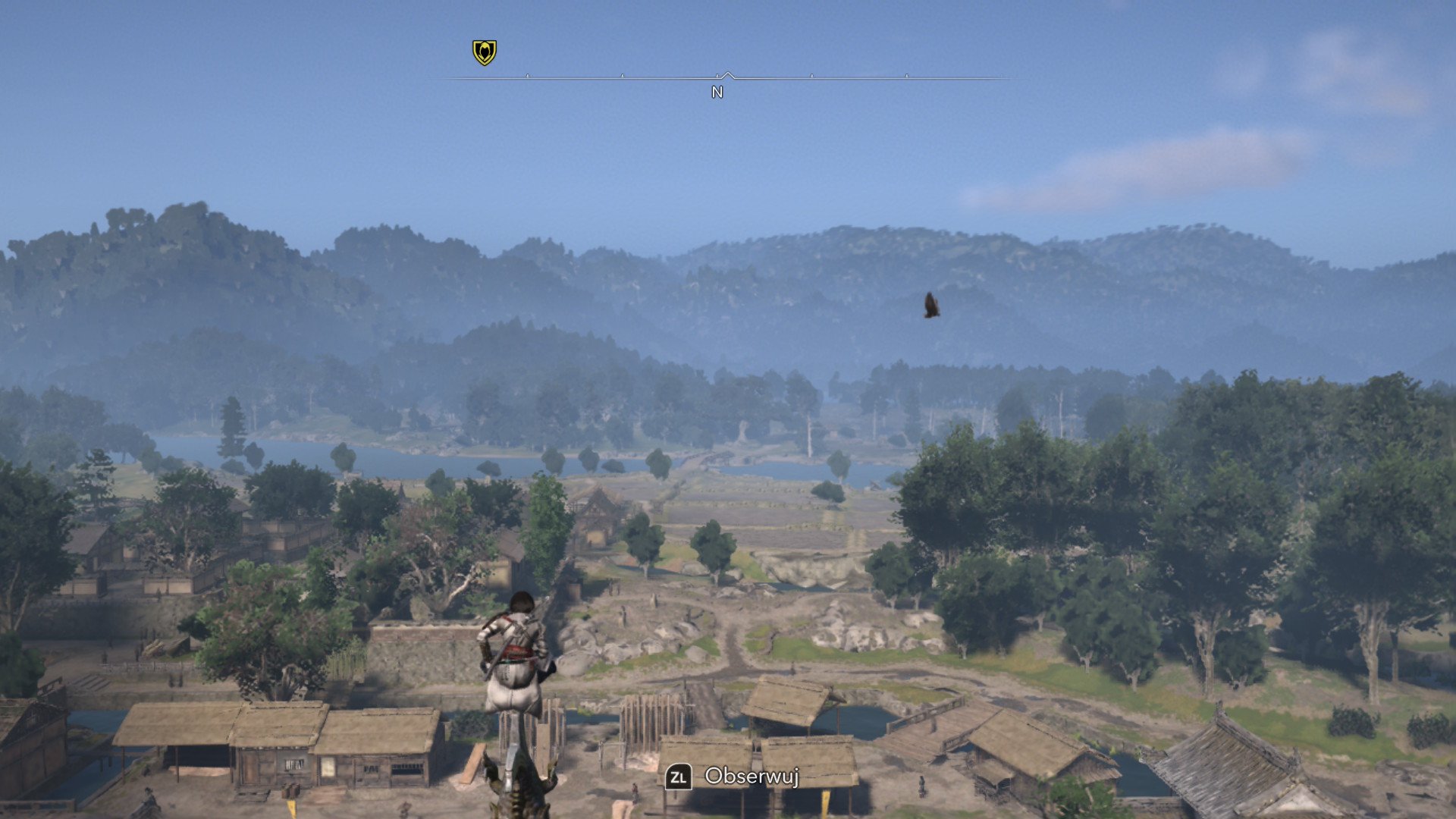Viewport: 1456px width, 819px height.
Task: Select the north indicator on the compass bar
Action: 717,92
